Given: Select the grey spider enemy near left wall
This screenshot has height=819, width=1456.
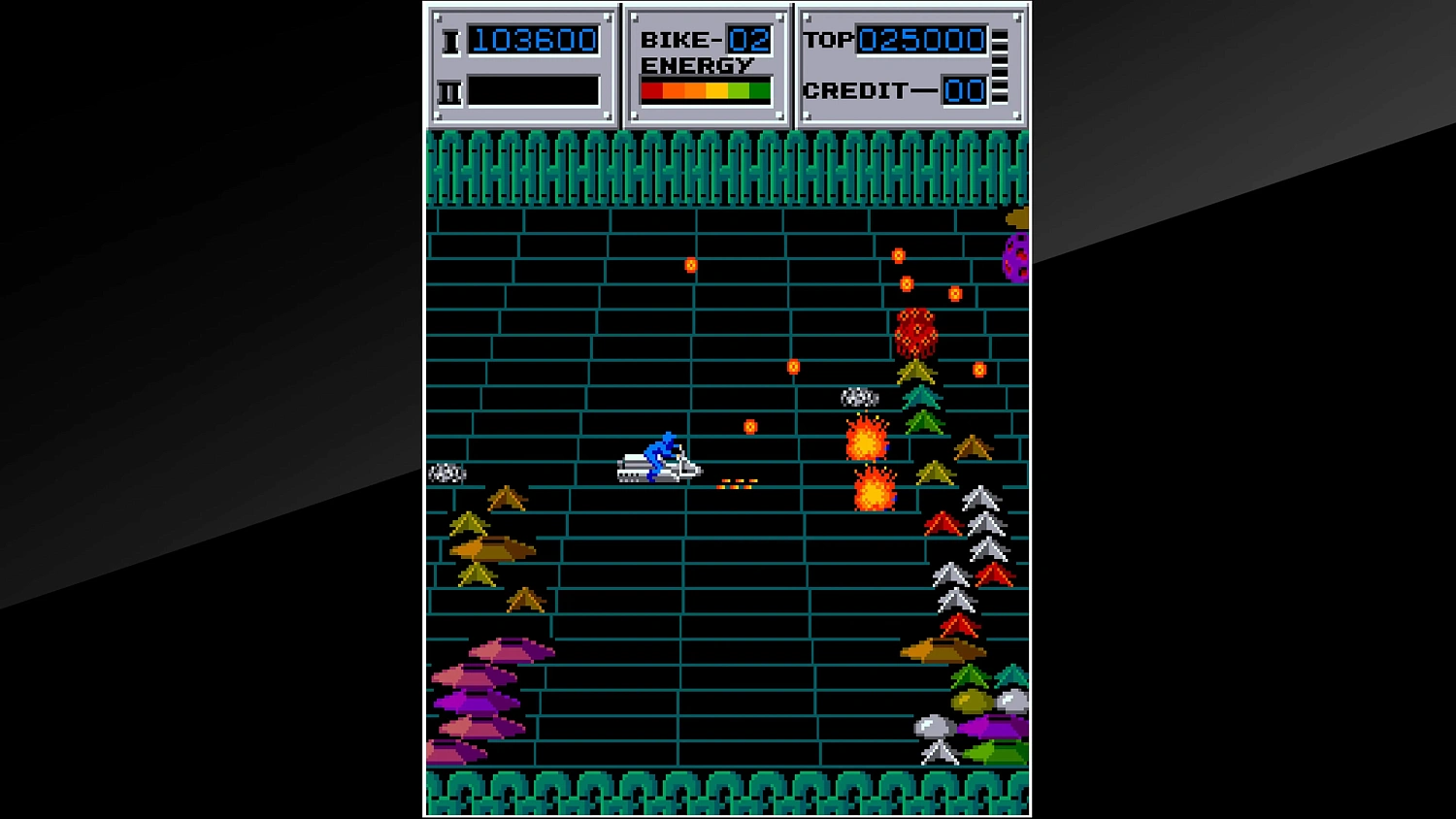Looking at the screenshot, I should (x=447, y=474).
